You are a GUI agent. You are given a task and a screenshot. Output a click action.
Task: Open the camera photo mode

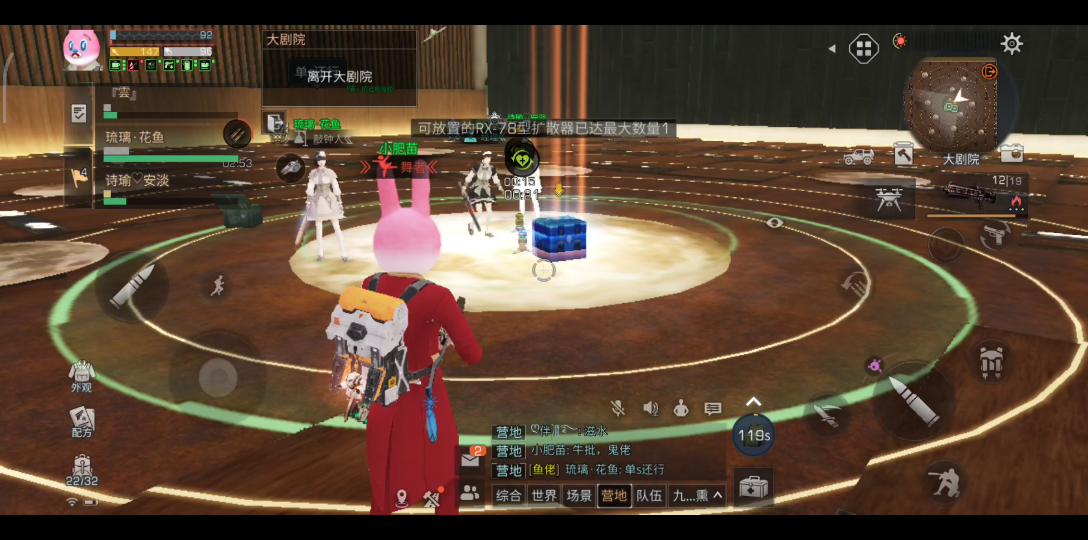[1011, 153]
